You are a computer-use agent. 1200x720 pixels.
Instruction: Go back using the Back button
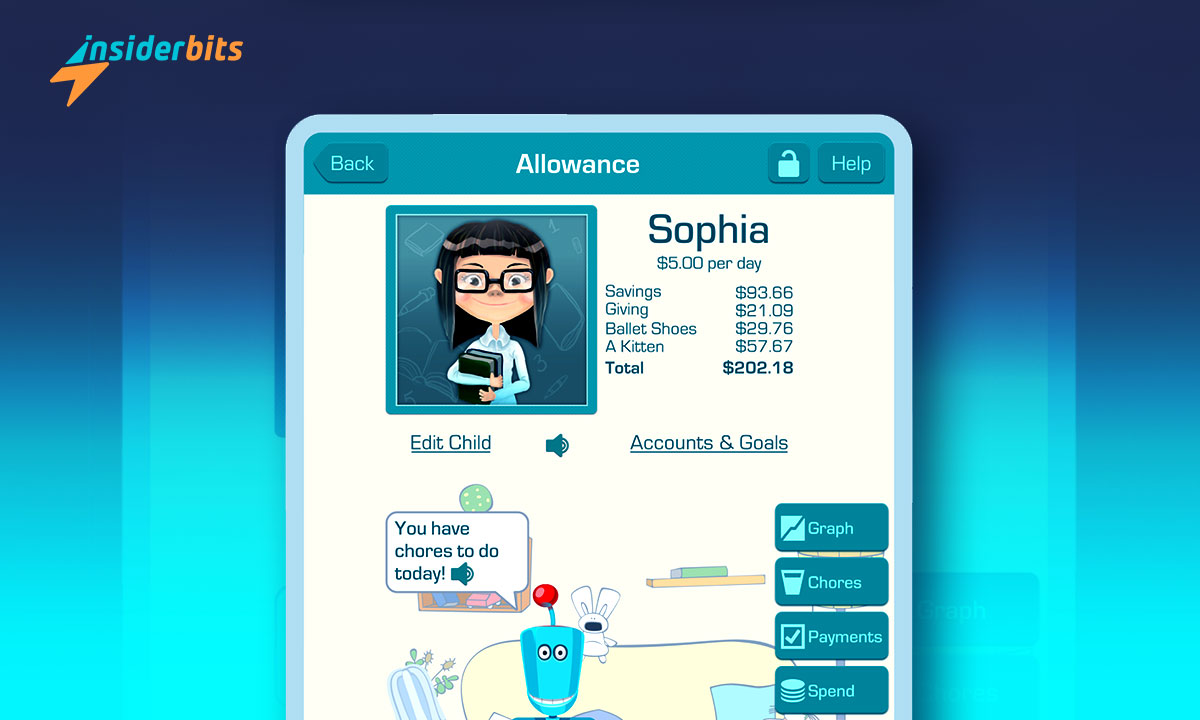click(x=351, y=164)
